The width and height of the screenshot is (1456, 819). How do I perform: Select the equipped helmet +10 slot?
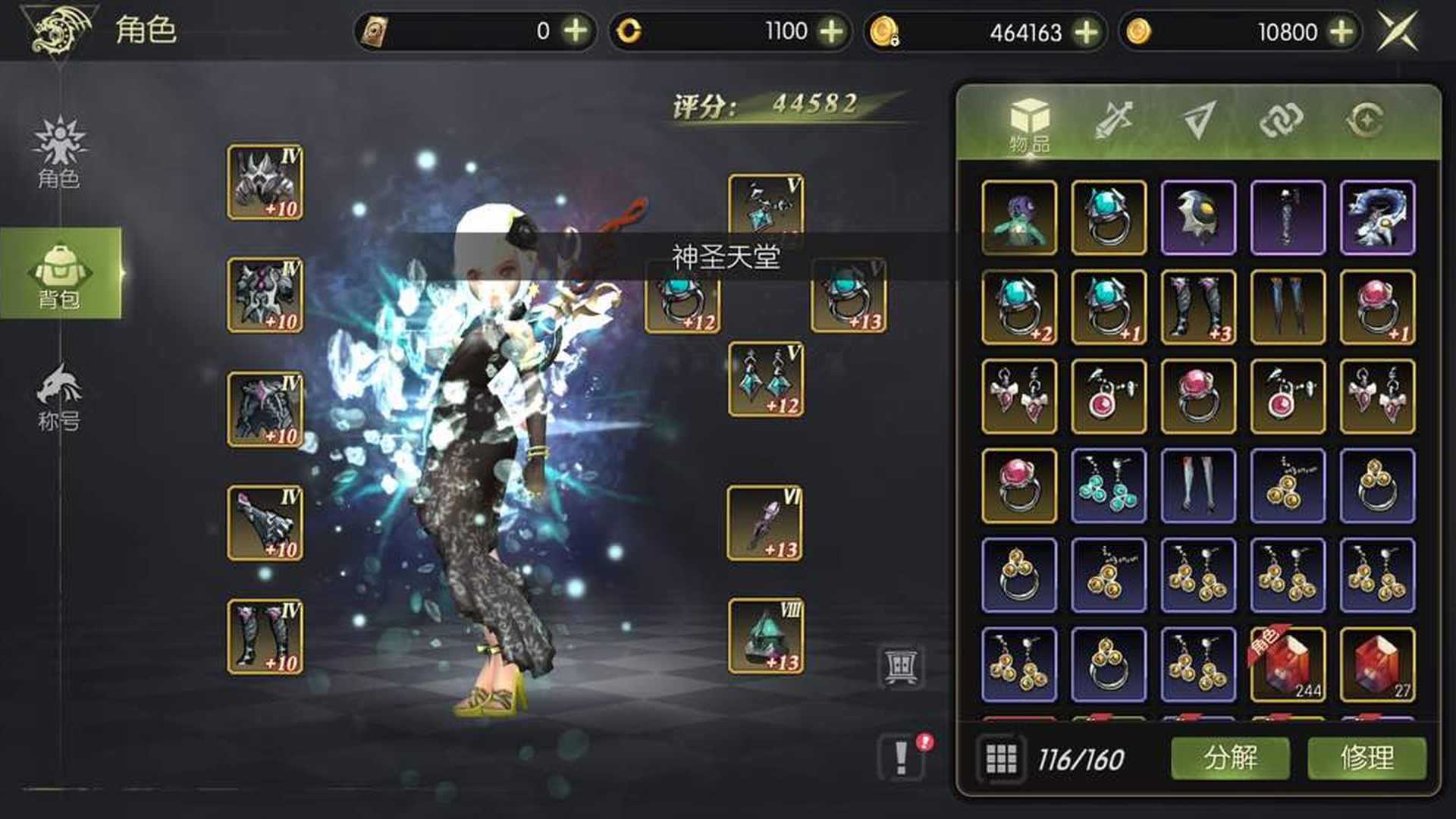click(265, 182)
